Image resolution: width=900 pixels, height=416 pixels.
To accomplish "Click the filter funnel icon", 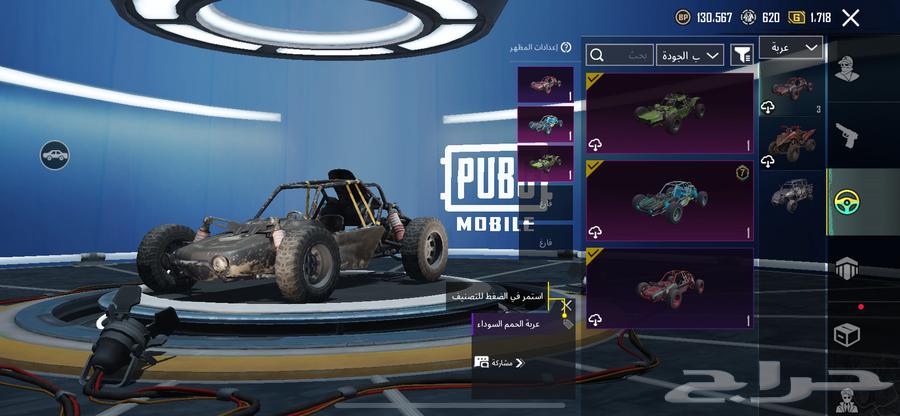I will coord(741,55).
